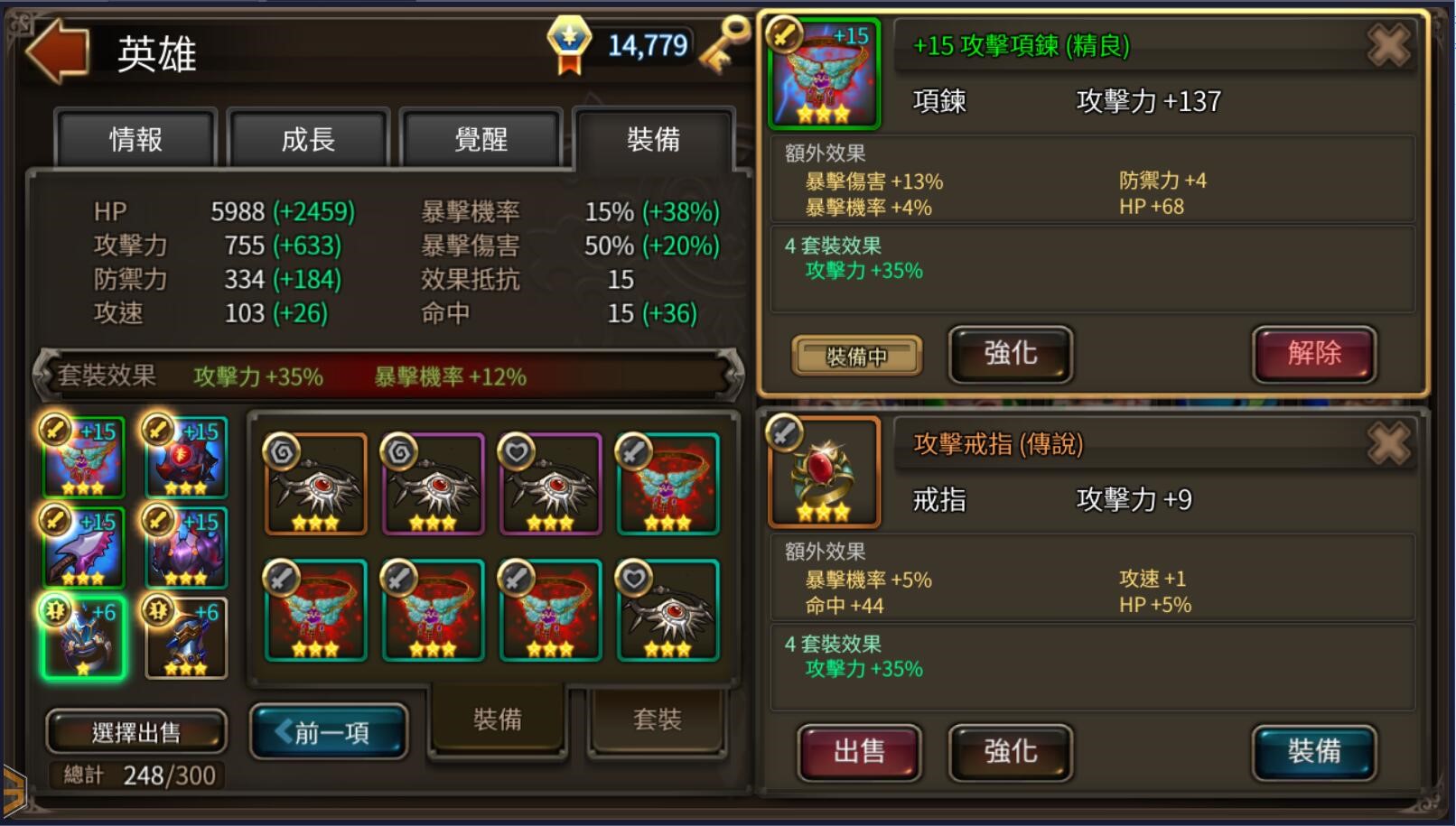Select the purple heart-marked dagger in inventory
Image resolution: width=1456 pixels, height=826 pixels.
(x=549, y=483)
